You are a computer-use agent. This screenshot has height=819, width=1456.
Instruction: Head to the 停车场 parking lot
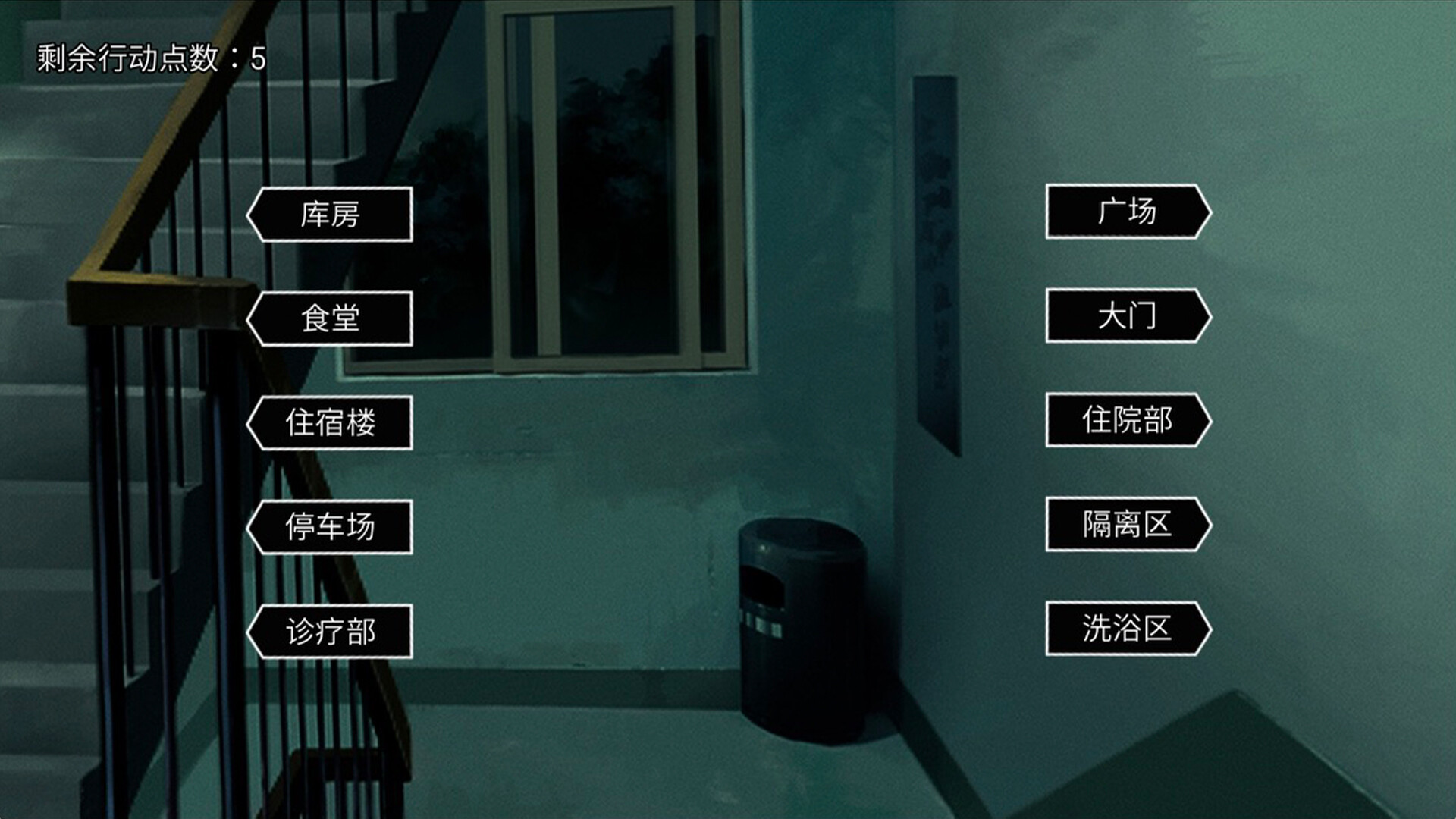pyautogui.click(x=331, y=527)
